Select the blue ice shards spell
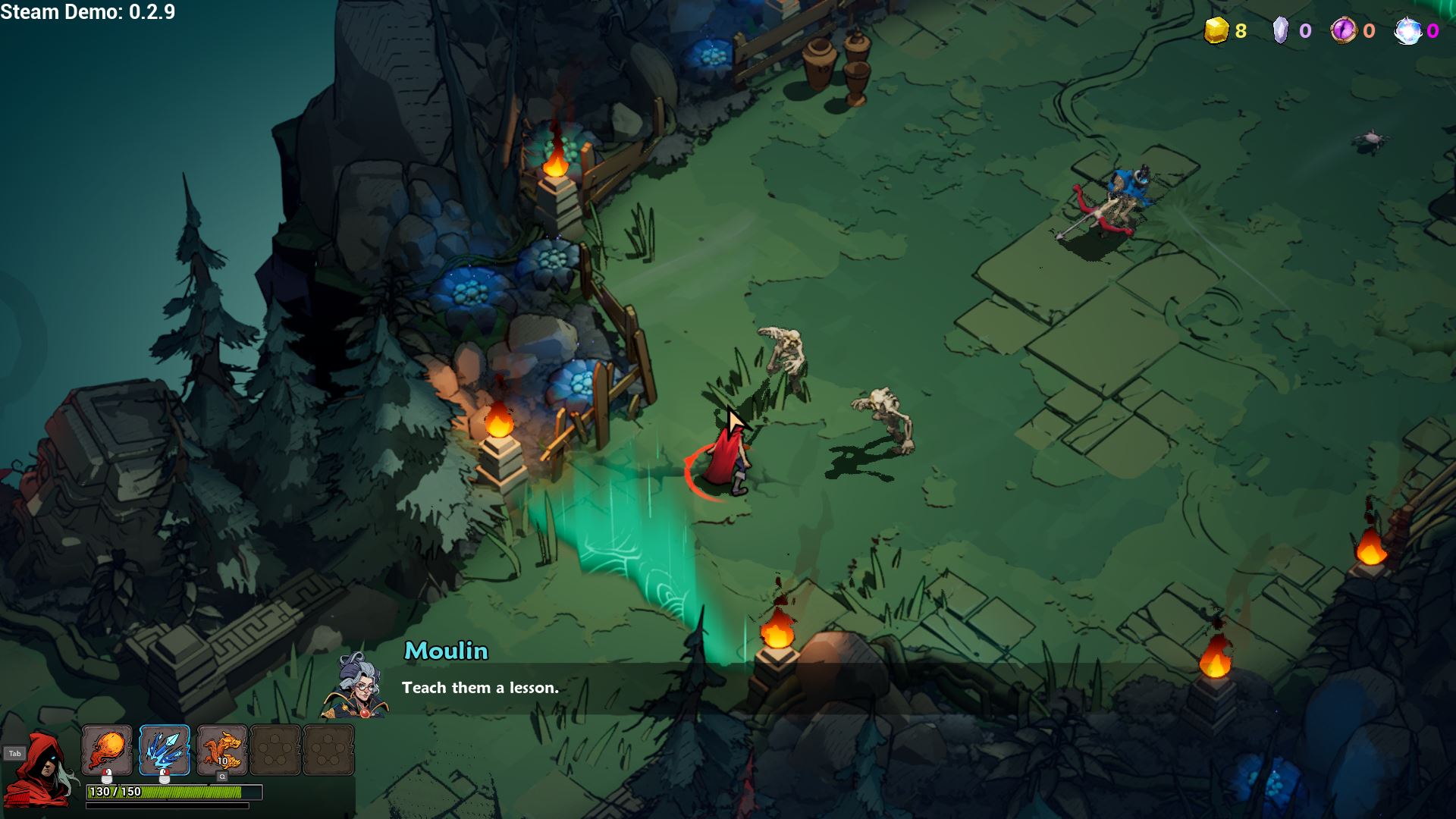This screenshot has height=819, width=1456. click(x=165, y=750)
